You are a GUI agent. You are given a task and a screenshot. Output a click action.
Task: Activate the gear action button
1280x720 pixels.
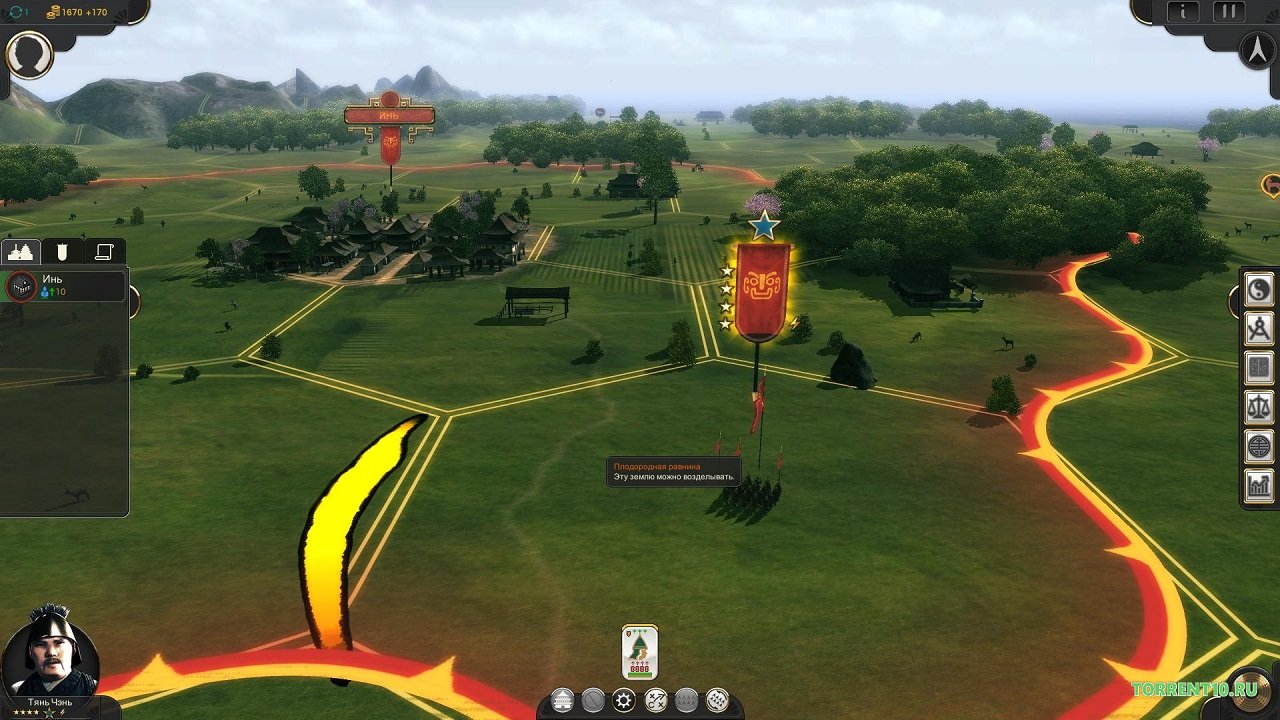pyautogui.click(x=624, y=700)
